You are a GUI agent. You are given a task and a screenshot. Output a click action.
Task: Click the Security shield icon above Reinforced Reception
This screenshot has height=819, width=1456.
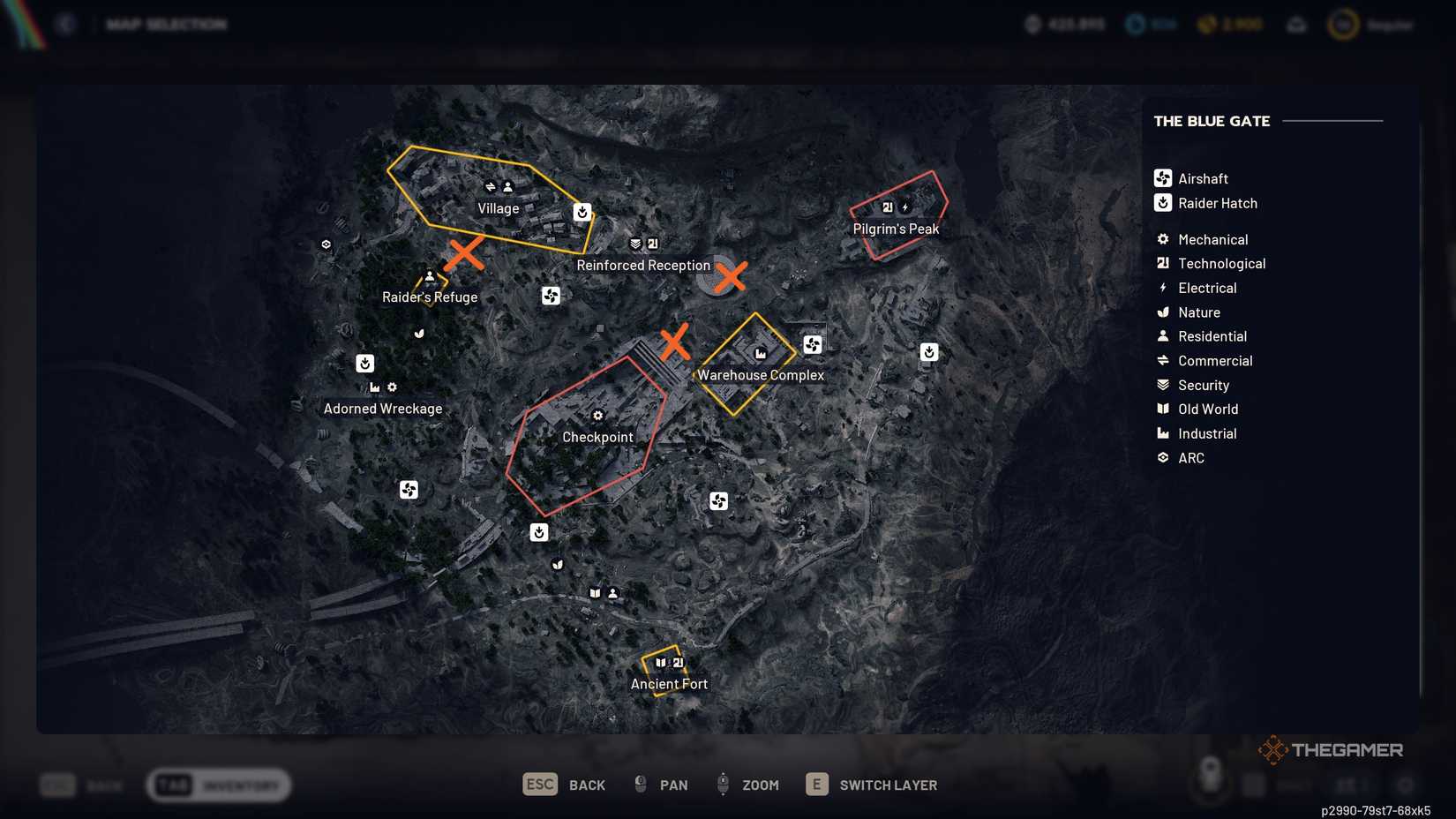[634, 244]
